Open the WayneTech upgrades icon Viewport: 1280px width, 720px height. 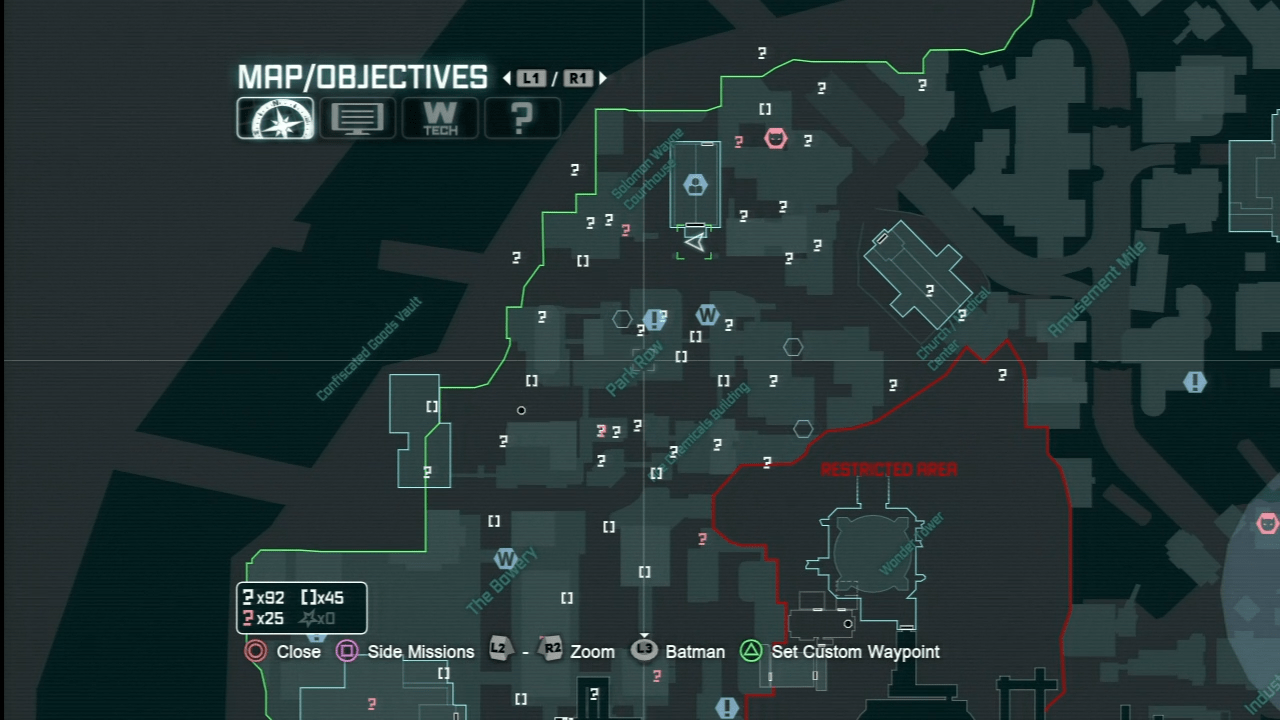(440, 118)
